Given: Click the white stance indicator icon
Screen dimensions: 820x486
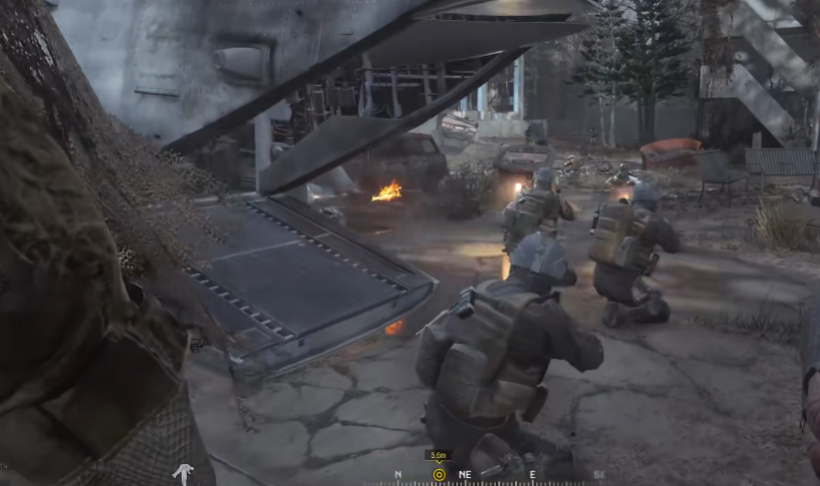Looking at the screenshot, I should click(x=183, y=474).
